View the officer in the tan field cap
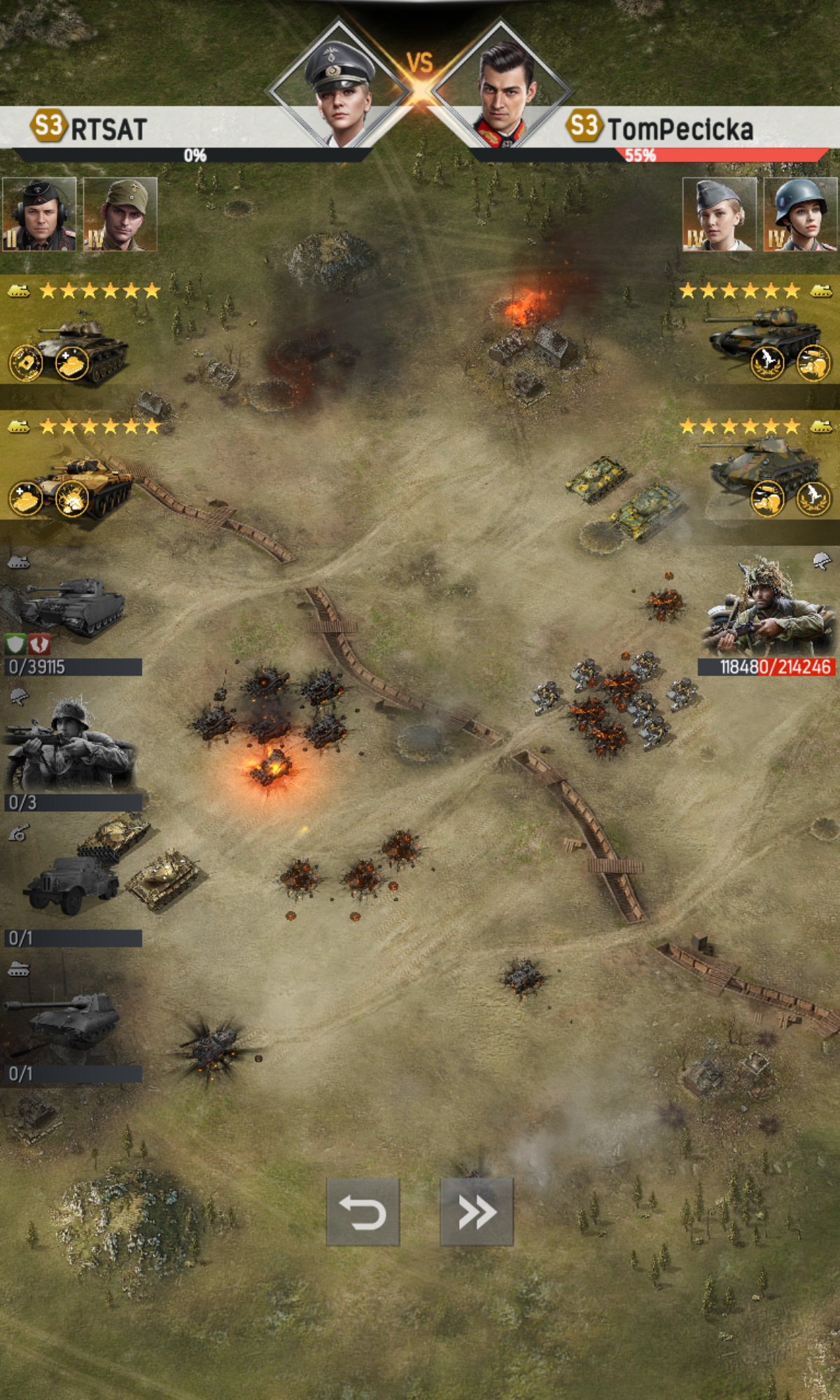This screenshot has height=1400, width=840. (x=120, y=214)
